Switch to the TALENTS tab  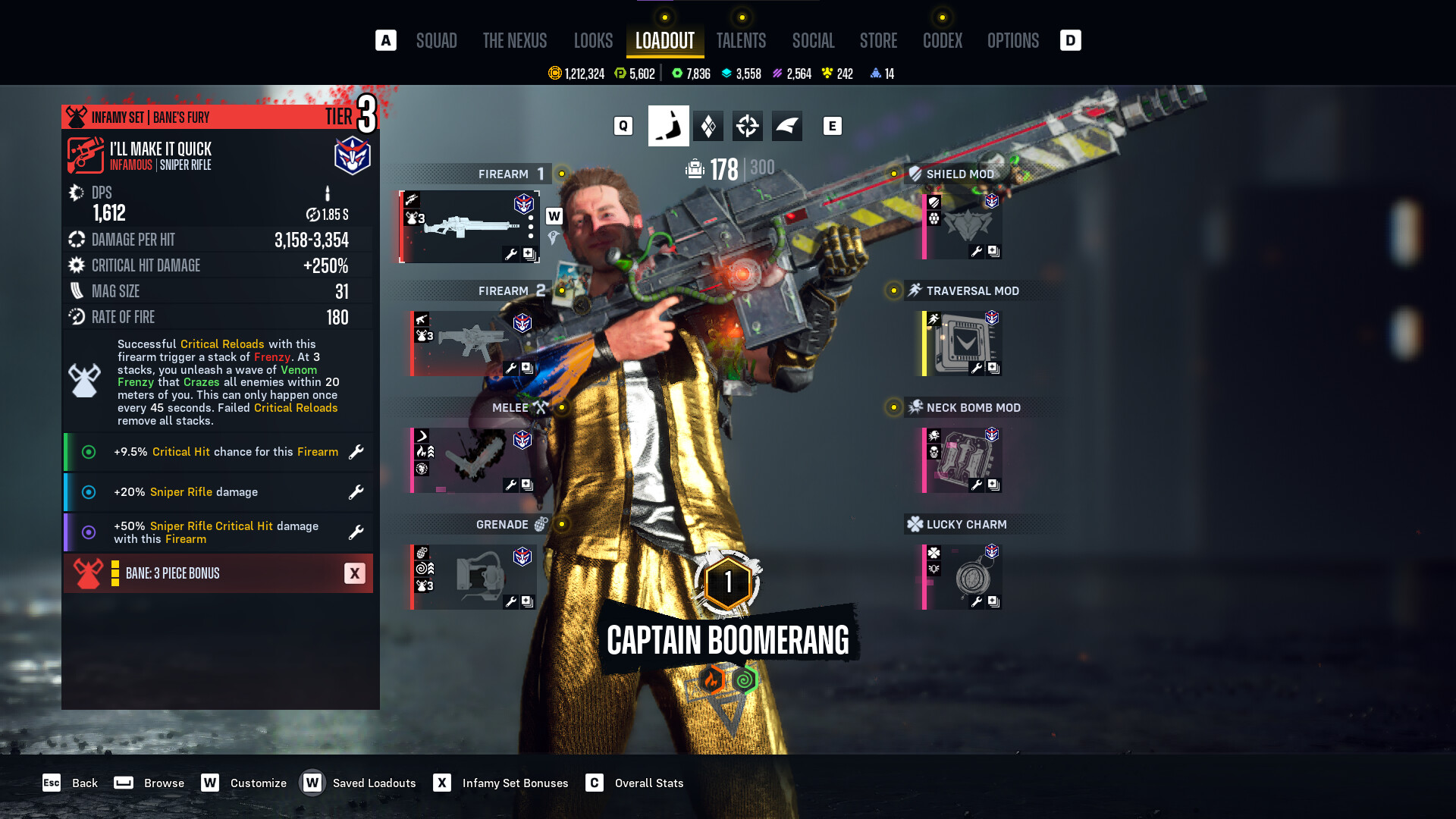pos(742,41)
